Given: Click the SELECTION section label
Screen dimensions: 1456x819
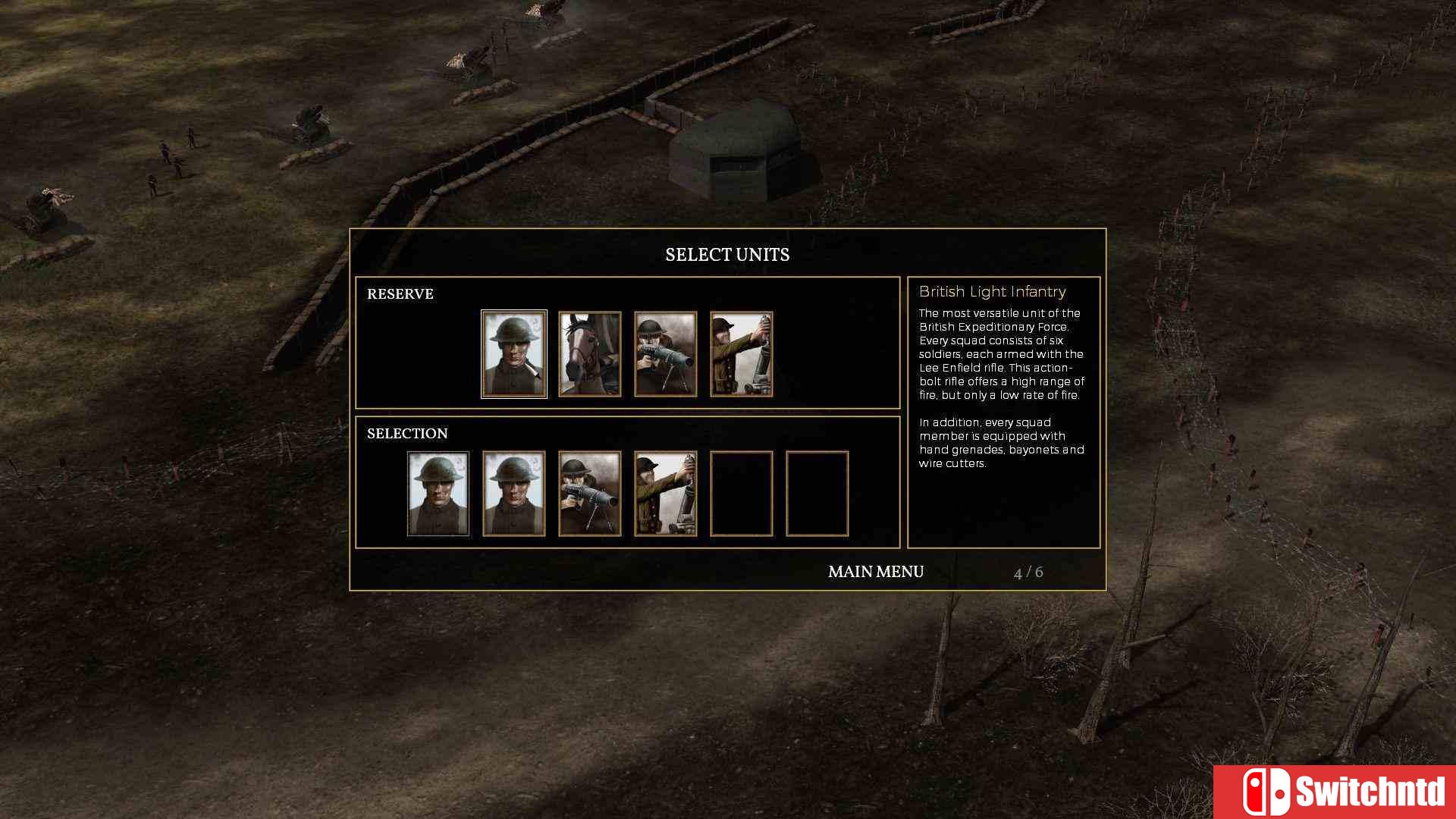Looking at the screenshot, I should click(407, 433).
